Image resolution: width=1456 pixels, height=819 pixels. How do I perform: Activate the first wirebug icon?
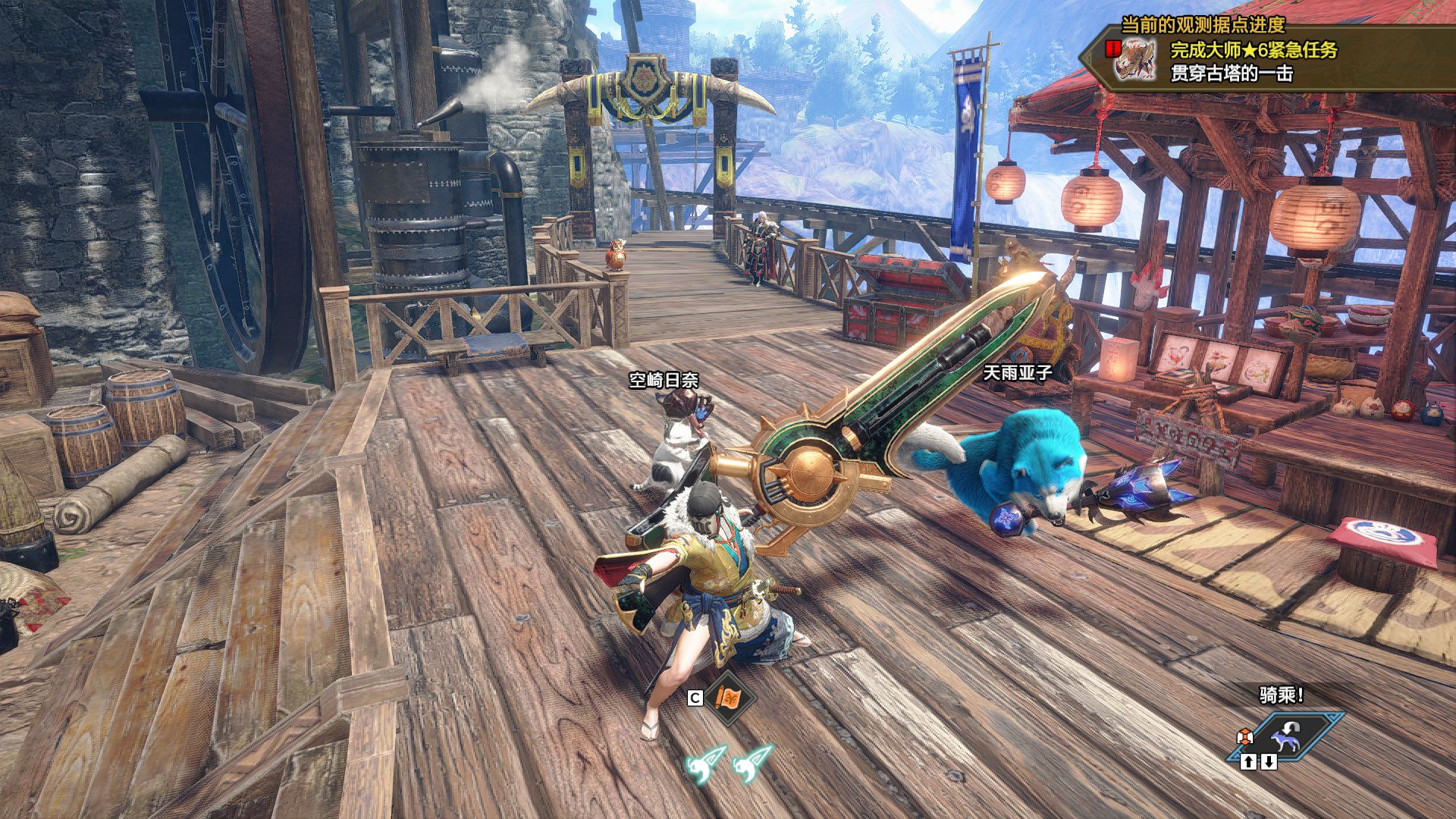(706, 764)
